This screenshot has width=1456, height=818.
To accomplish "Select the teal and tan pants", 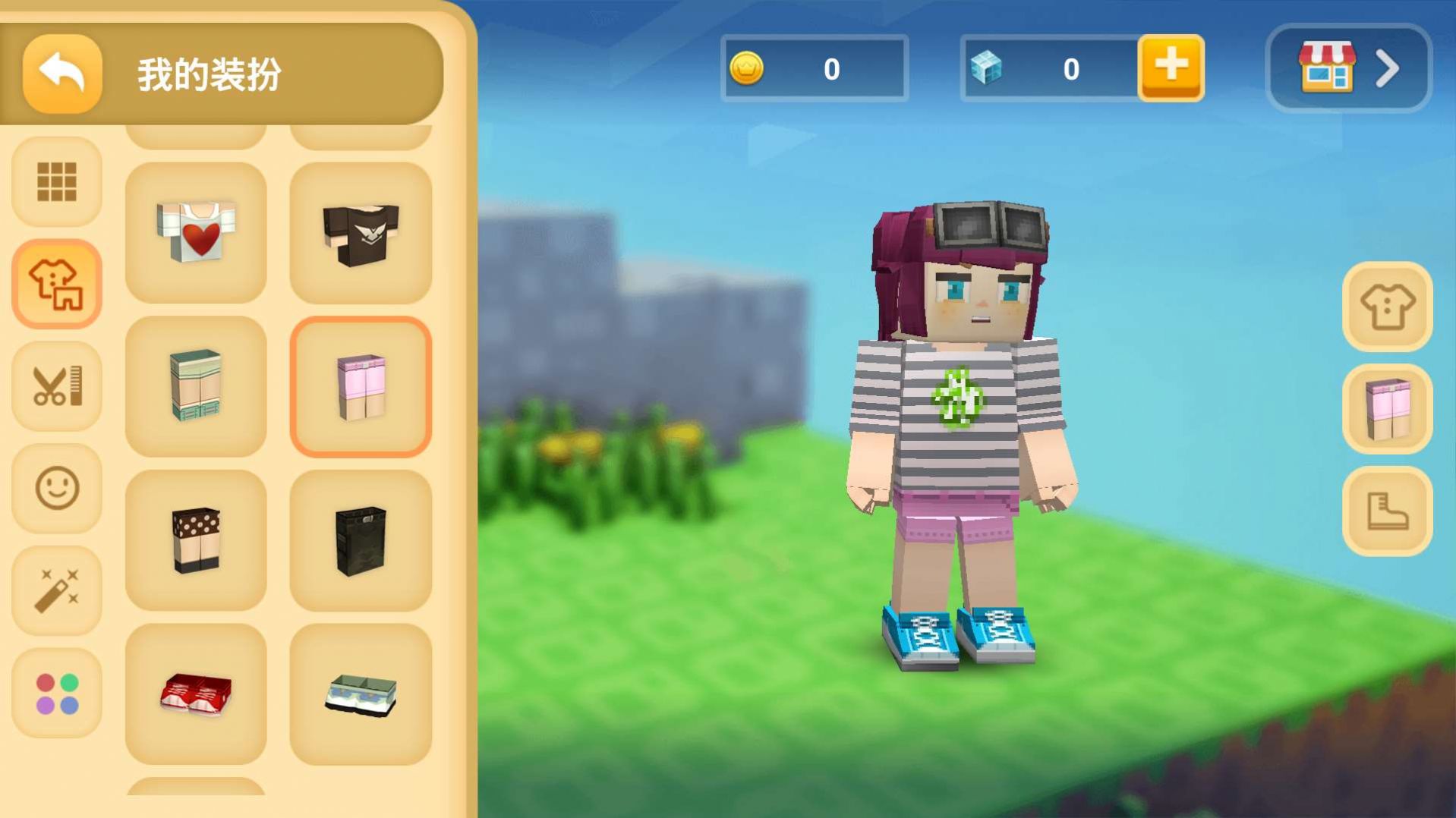I will [x=196, y=386].
